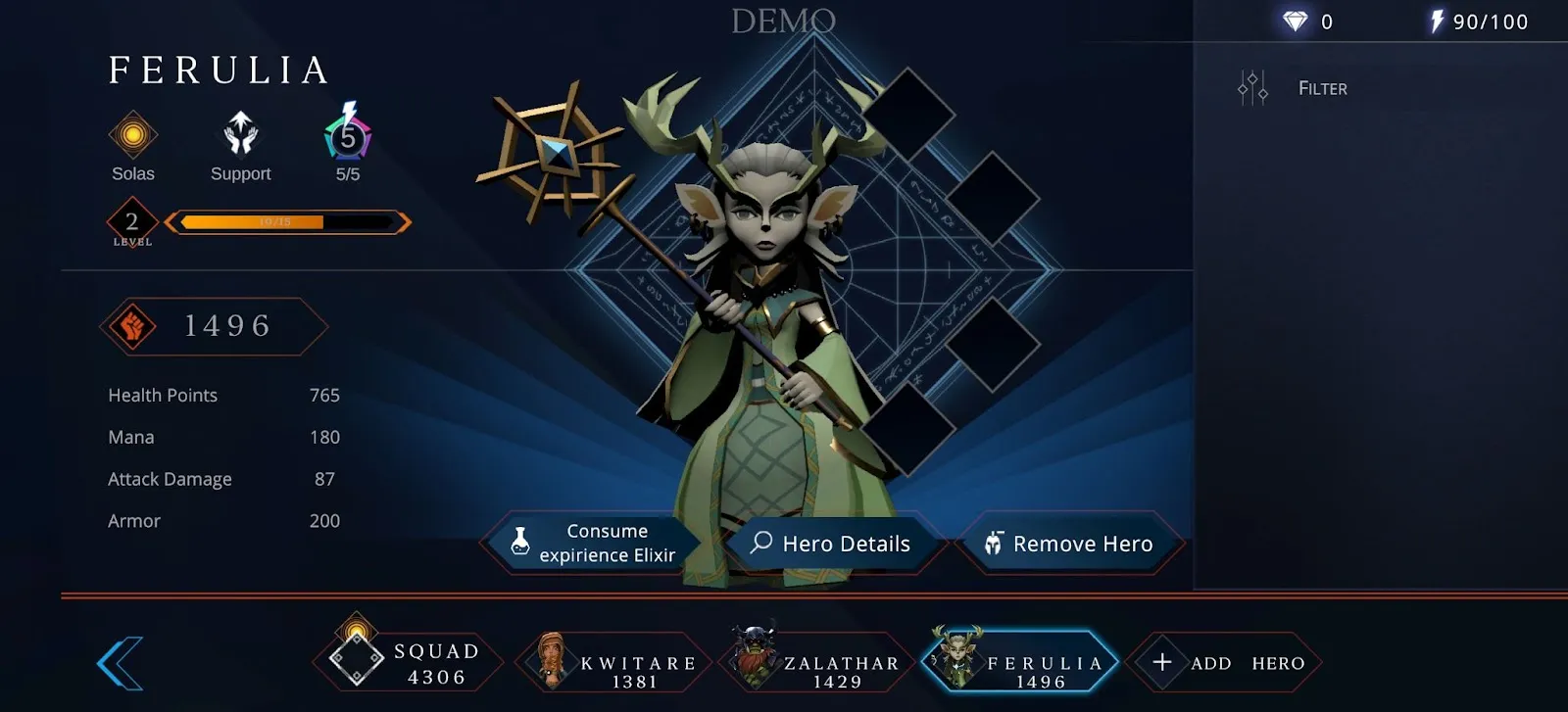The height and width of the screenshot is (712, 1568).
Task: Open the 5/5 star rating emblem
Action: click(x=344, y=137)
